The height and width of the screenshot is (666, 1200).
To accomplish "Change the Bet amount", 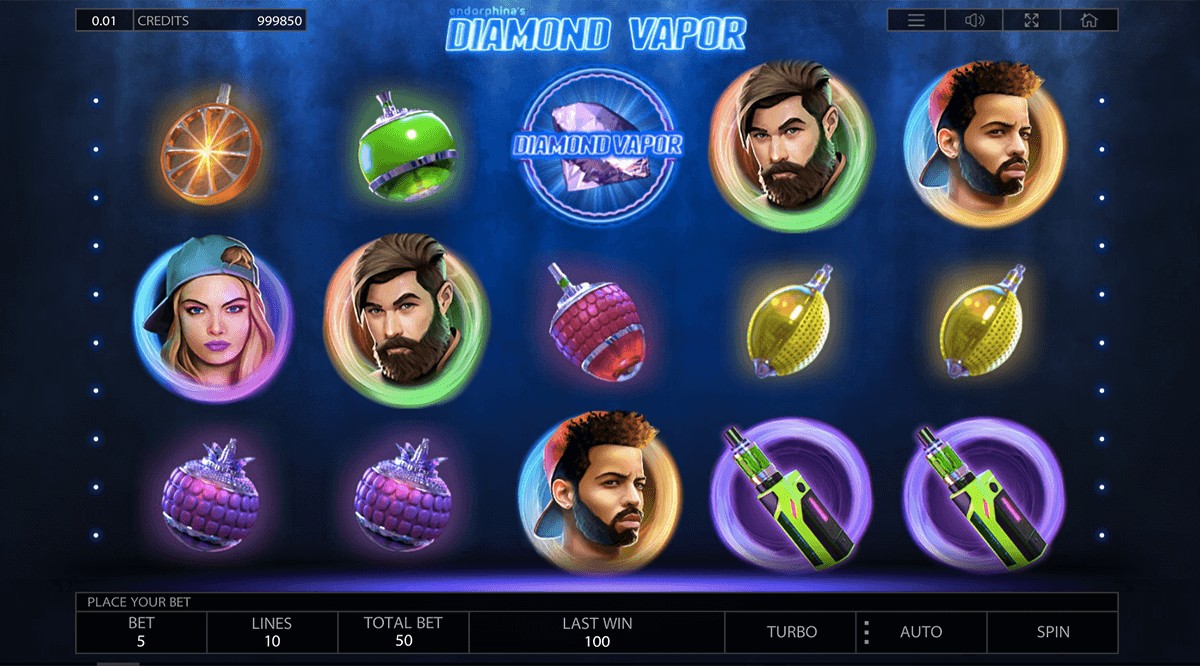I will (141, 632).
